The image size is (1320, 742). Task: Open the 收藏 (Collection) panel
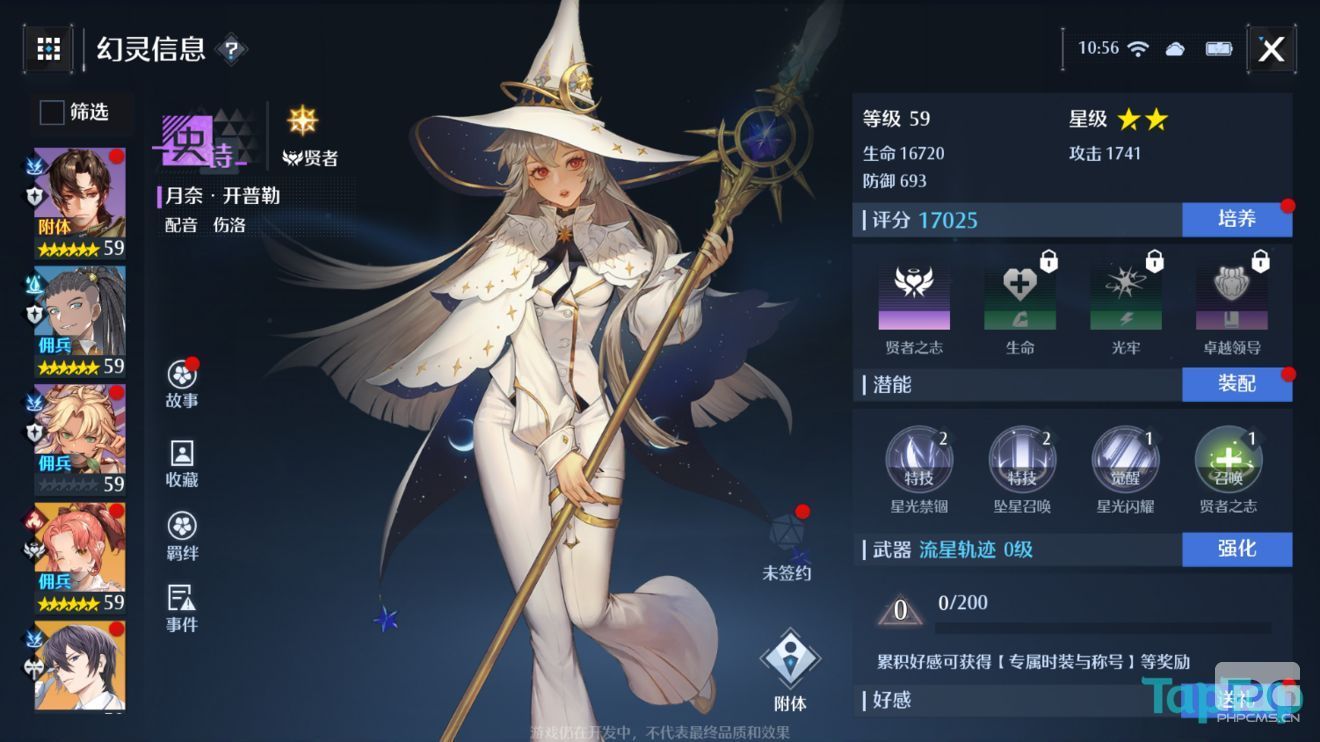pyautogui.click(x=180, y=462)
